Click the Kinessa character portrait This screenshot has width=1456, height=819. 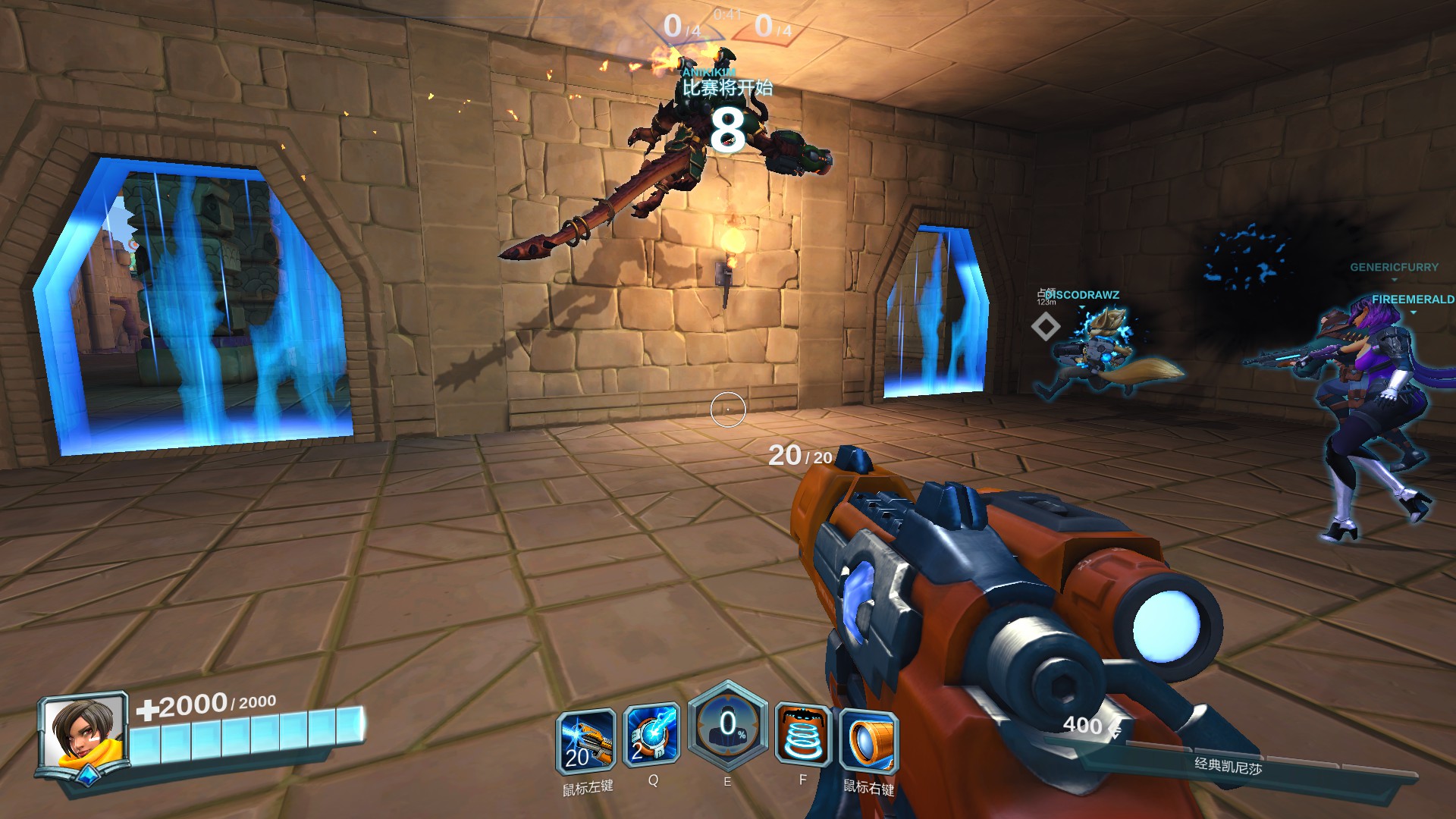[x=83, y=734]
